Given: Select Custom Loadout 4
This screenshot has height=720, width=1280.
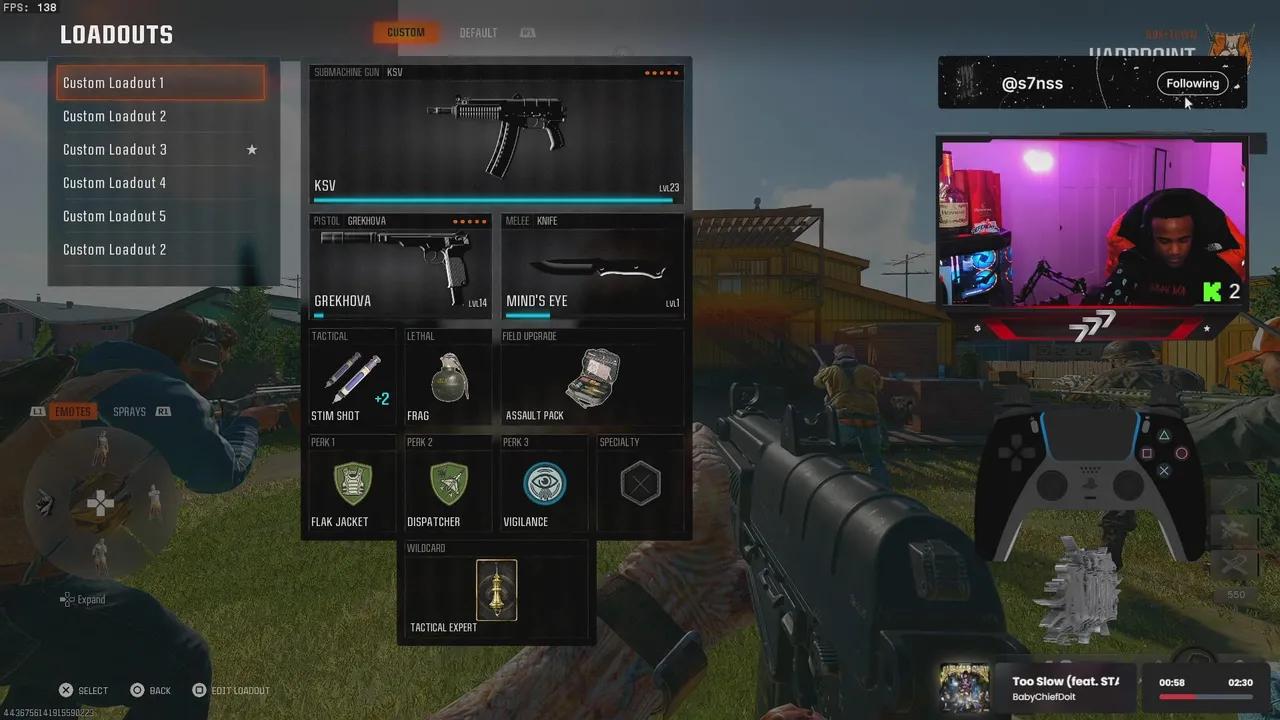Looking at the screenshot, I should coord(160,183).
